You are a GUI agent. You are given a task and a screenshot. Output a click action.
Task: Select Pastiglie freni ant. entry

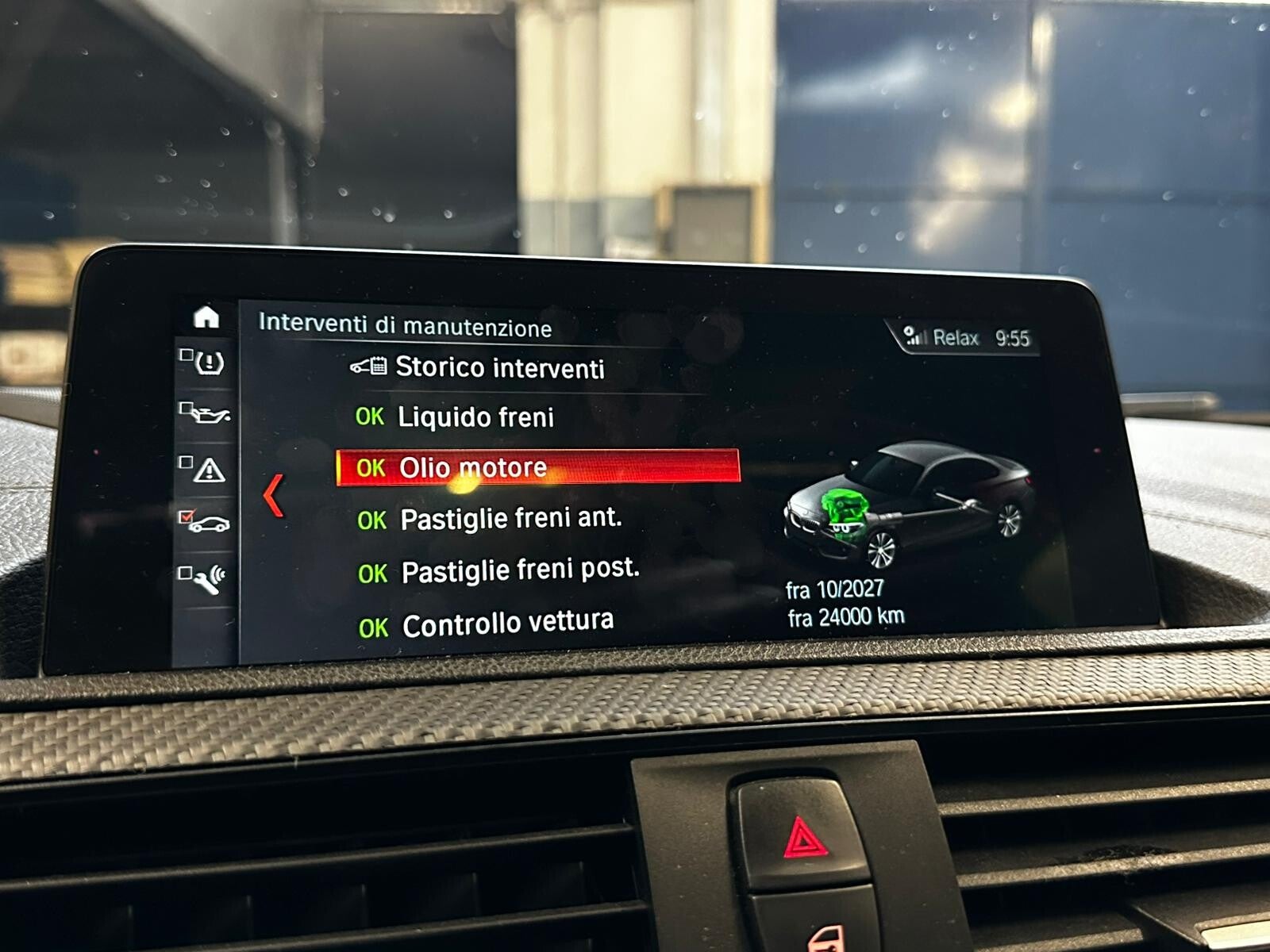(x=510, y=519)
